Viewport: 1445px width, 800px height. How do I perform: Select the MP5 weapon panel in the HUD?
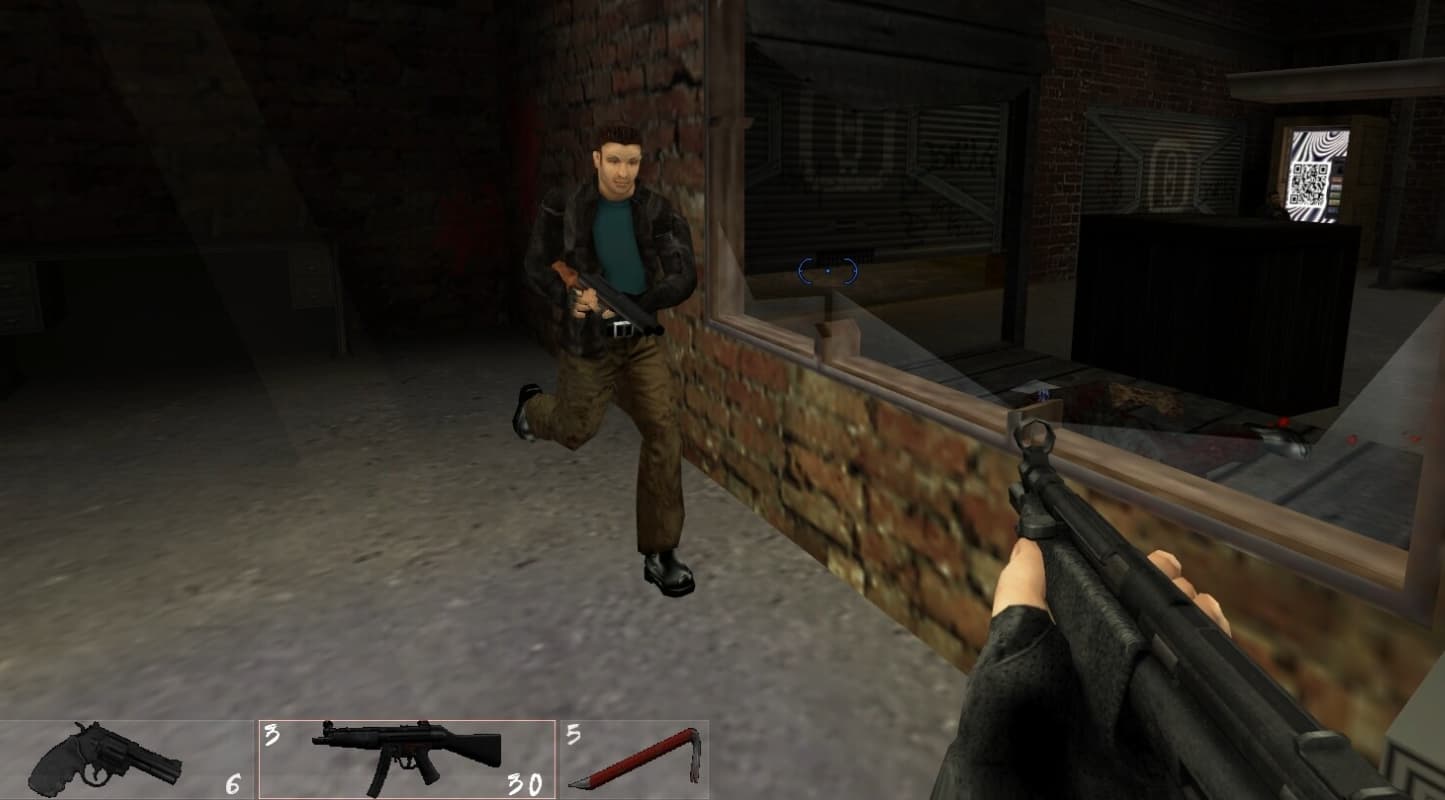tap(405, 755)
